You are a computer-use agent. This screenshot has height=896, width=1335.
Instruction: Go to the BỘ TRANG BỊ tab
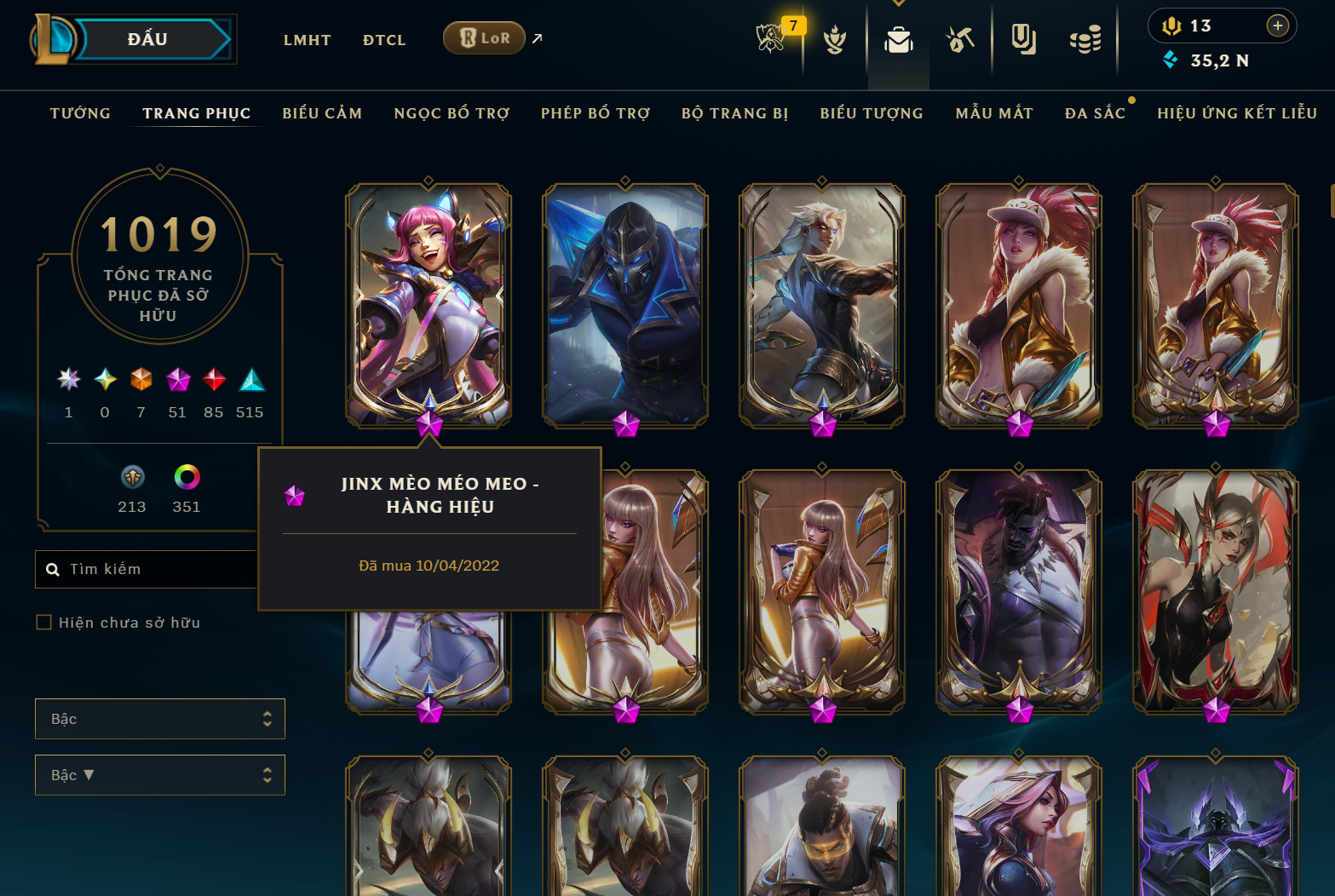734,113
